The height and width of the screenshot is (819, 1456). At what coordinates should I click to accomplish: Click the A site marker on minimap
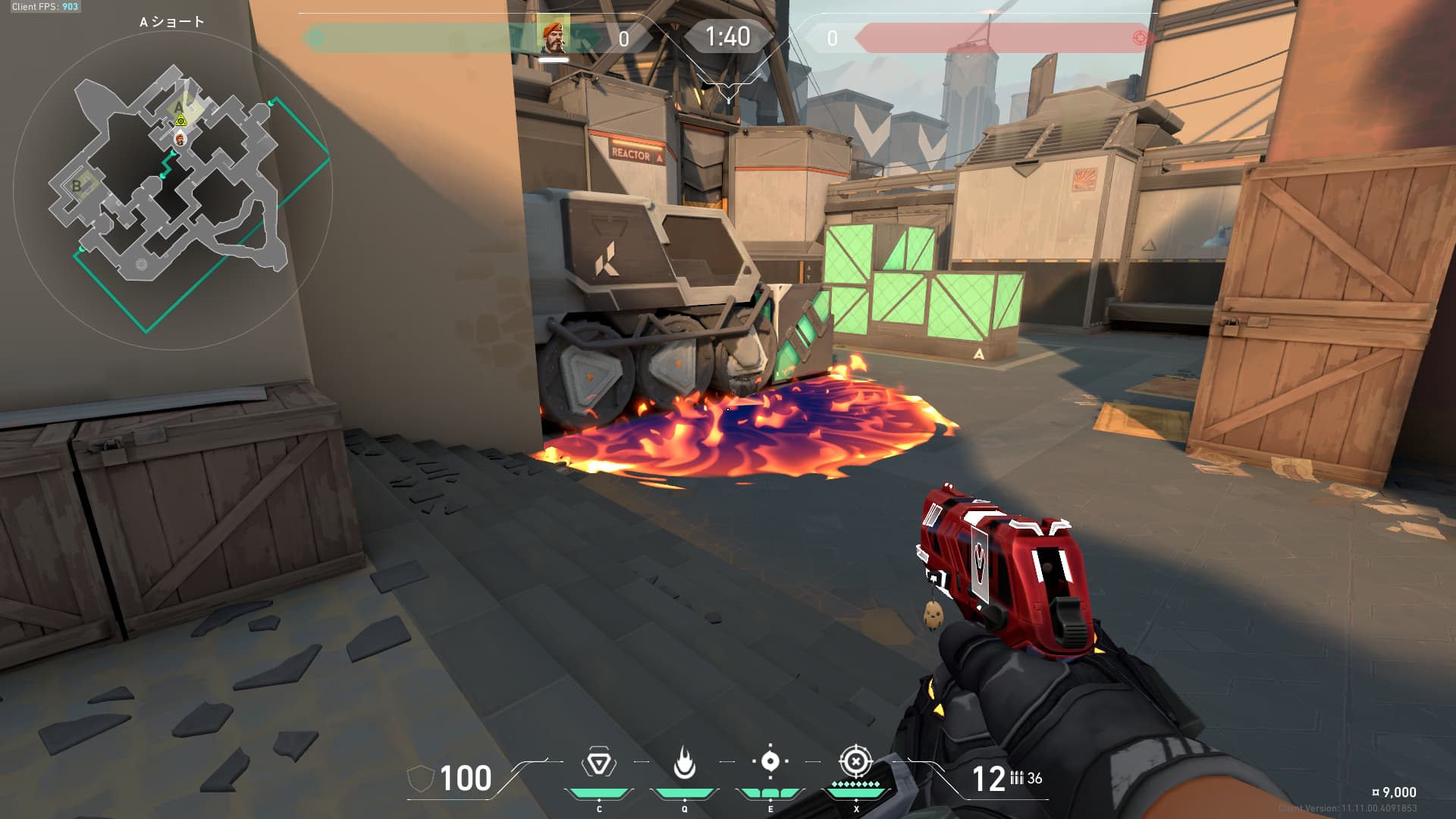[x=179, y=107]
